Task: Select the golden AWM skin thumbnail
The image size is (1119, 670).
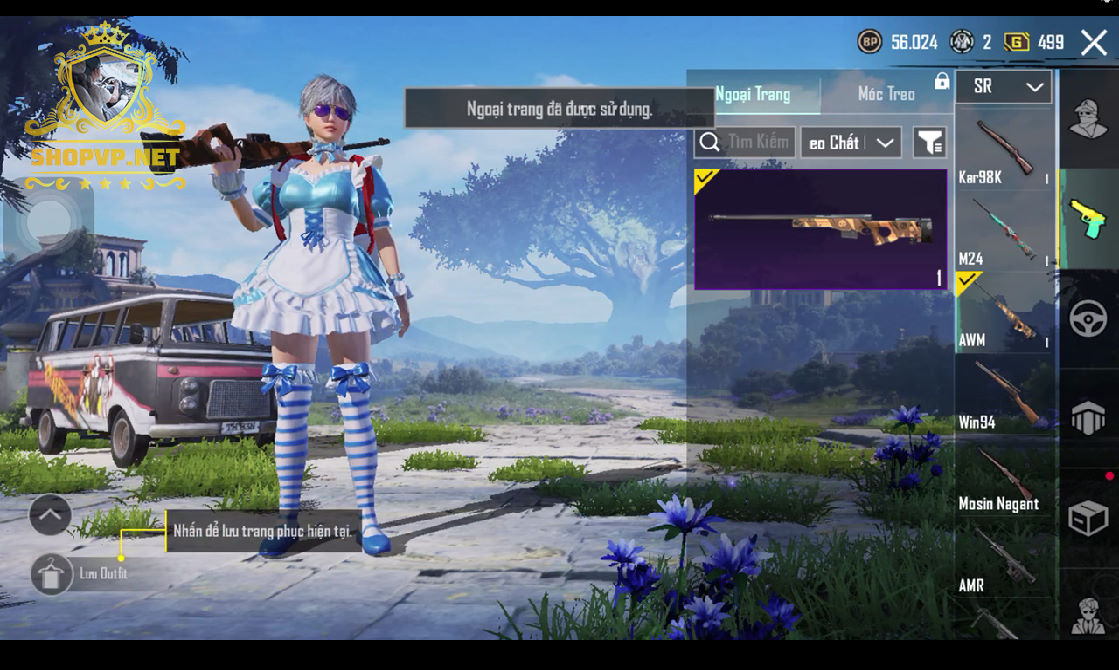Action: point(821,229)
